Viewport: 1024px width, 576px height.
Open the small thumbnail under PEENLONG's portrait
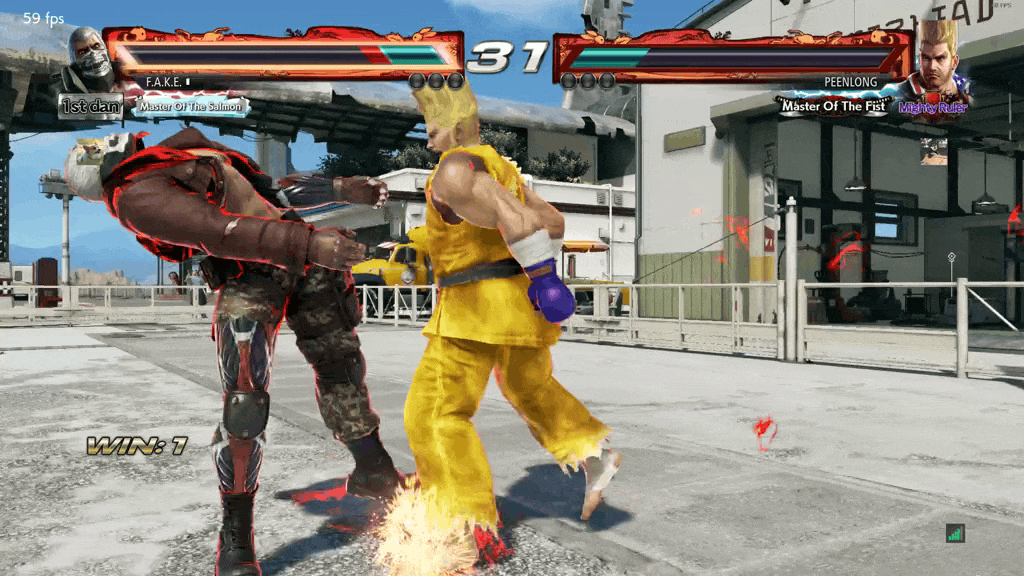click(x=934, y=151)
